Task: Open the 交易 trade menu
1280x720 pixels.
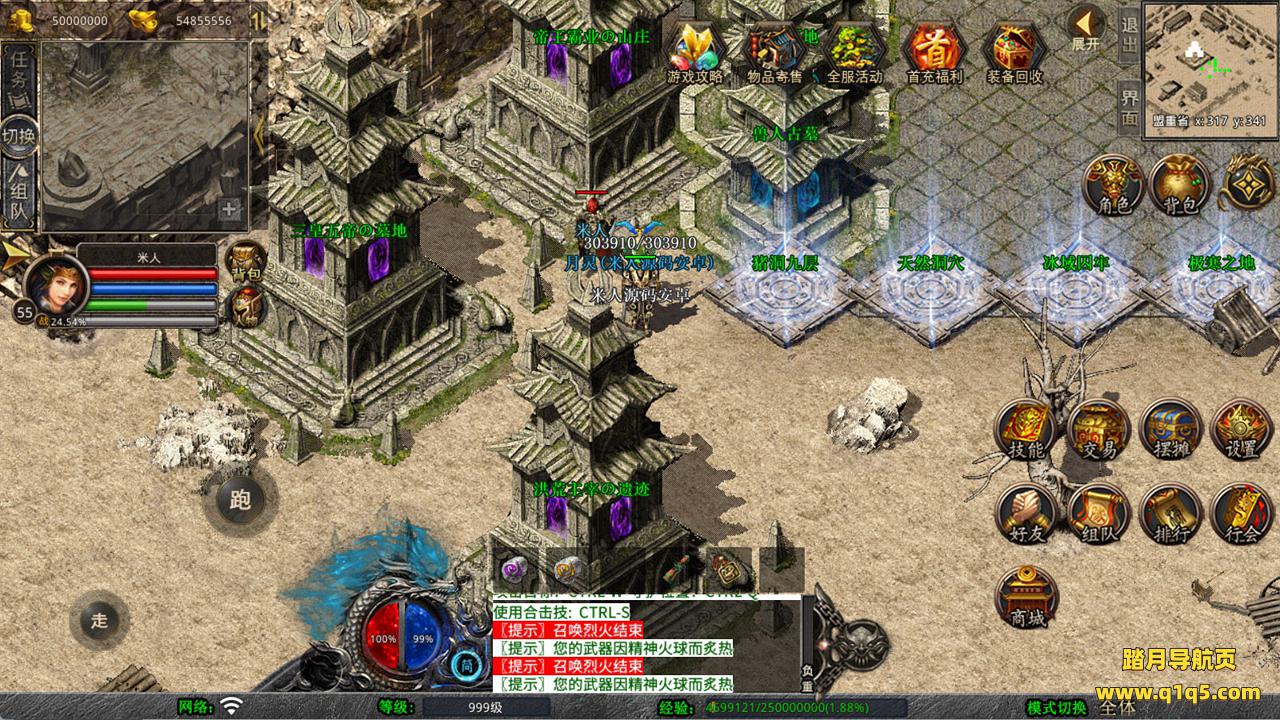Action: click(1098, 430)
